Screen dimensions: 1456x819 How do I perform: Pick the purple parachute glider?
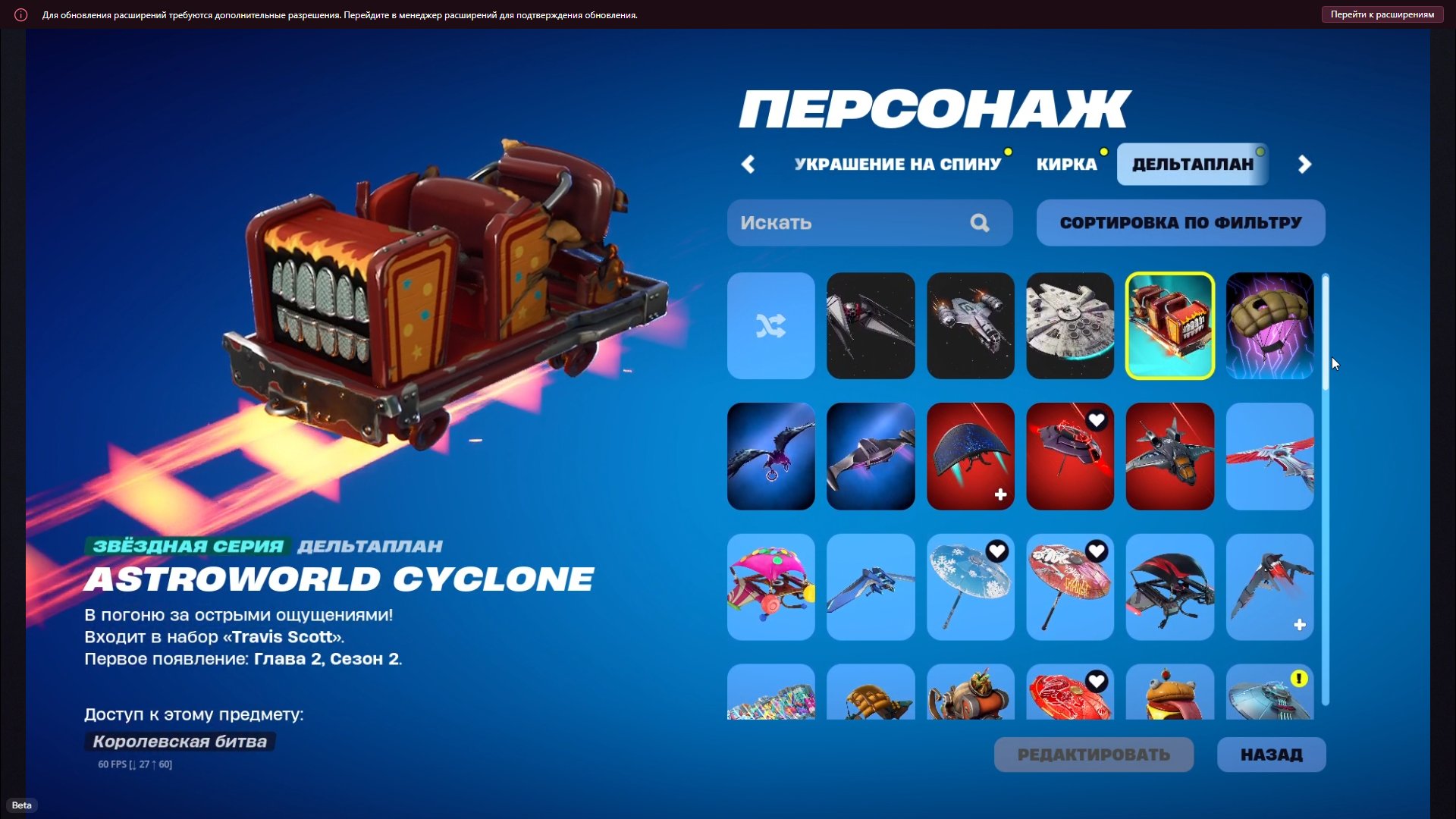1269,326
